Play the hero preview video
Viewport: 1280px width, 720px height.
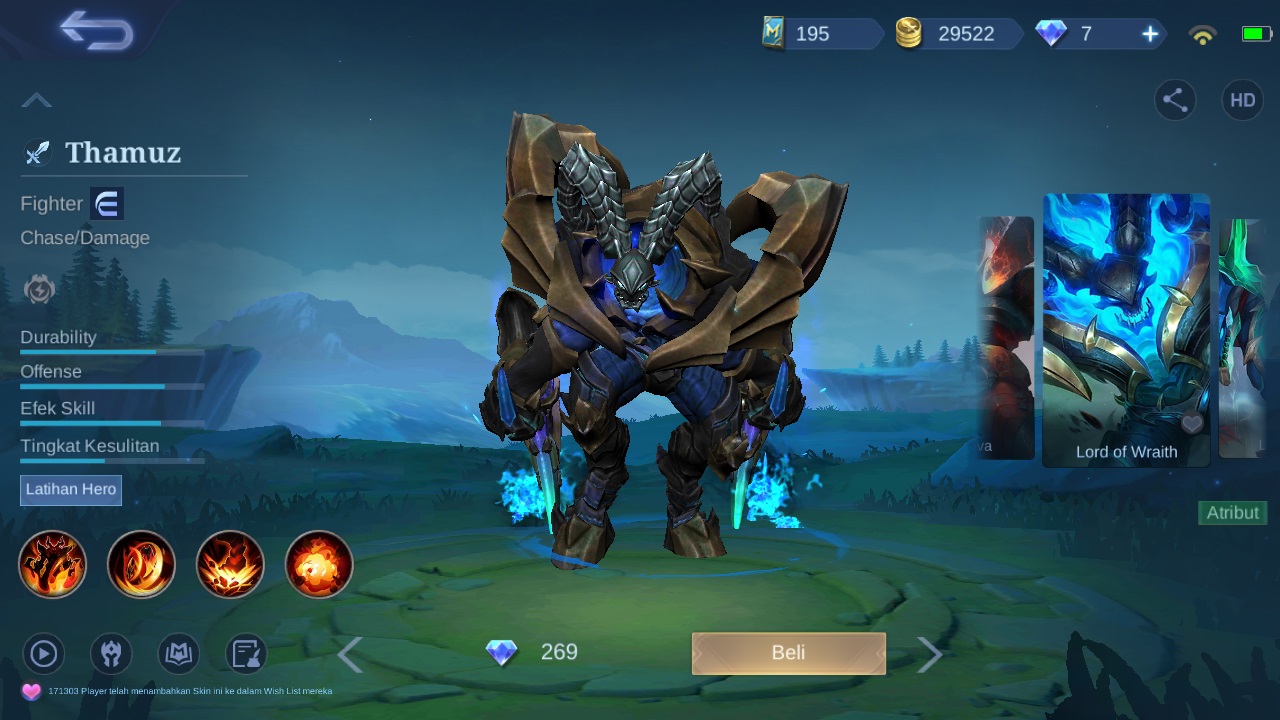pyautogui.click(x=43, y=653)
